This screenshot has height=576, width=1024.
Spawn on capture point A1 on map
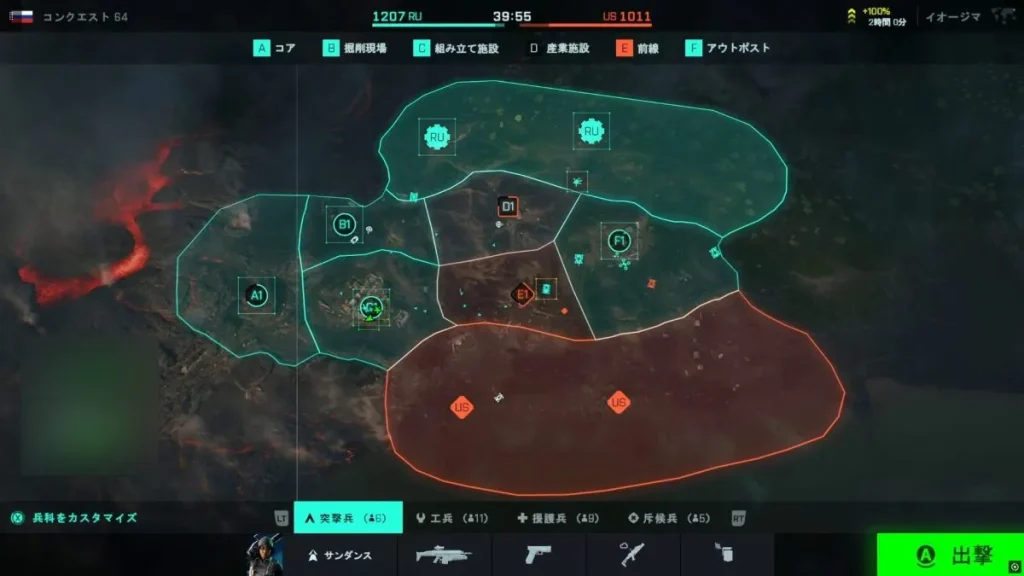pos(256,295)
